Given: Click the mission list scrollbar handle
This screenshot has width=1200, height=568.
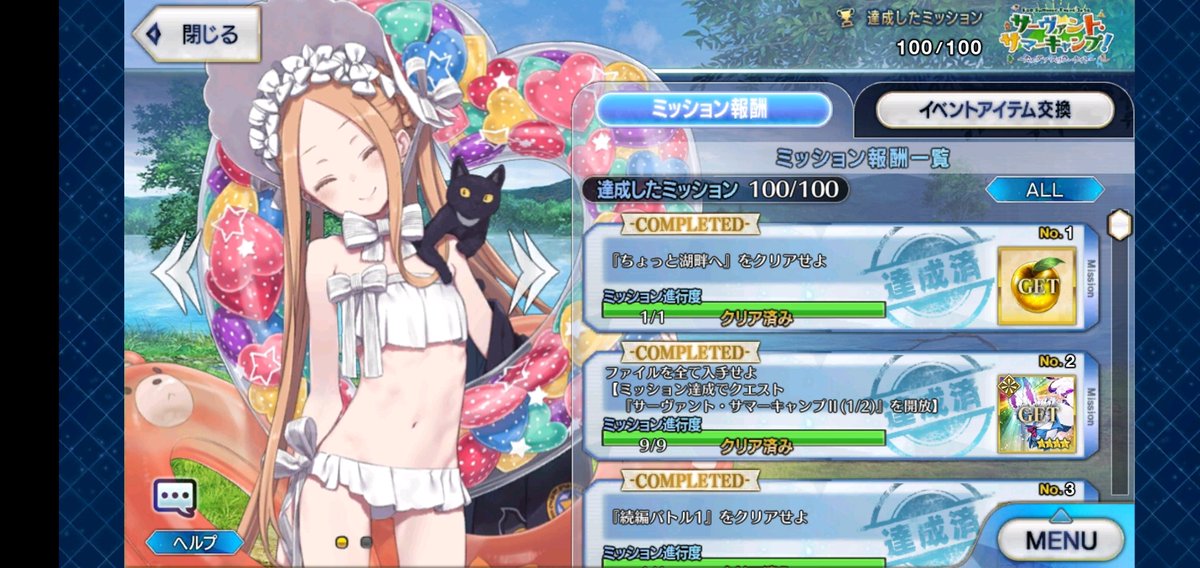Looking at the screenshot, I should click(1120, 224).
